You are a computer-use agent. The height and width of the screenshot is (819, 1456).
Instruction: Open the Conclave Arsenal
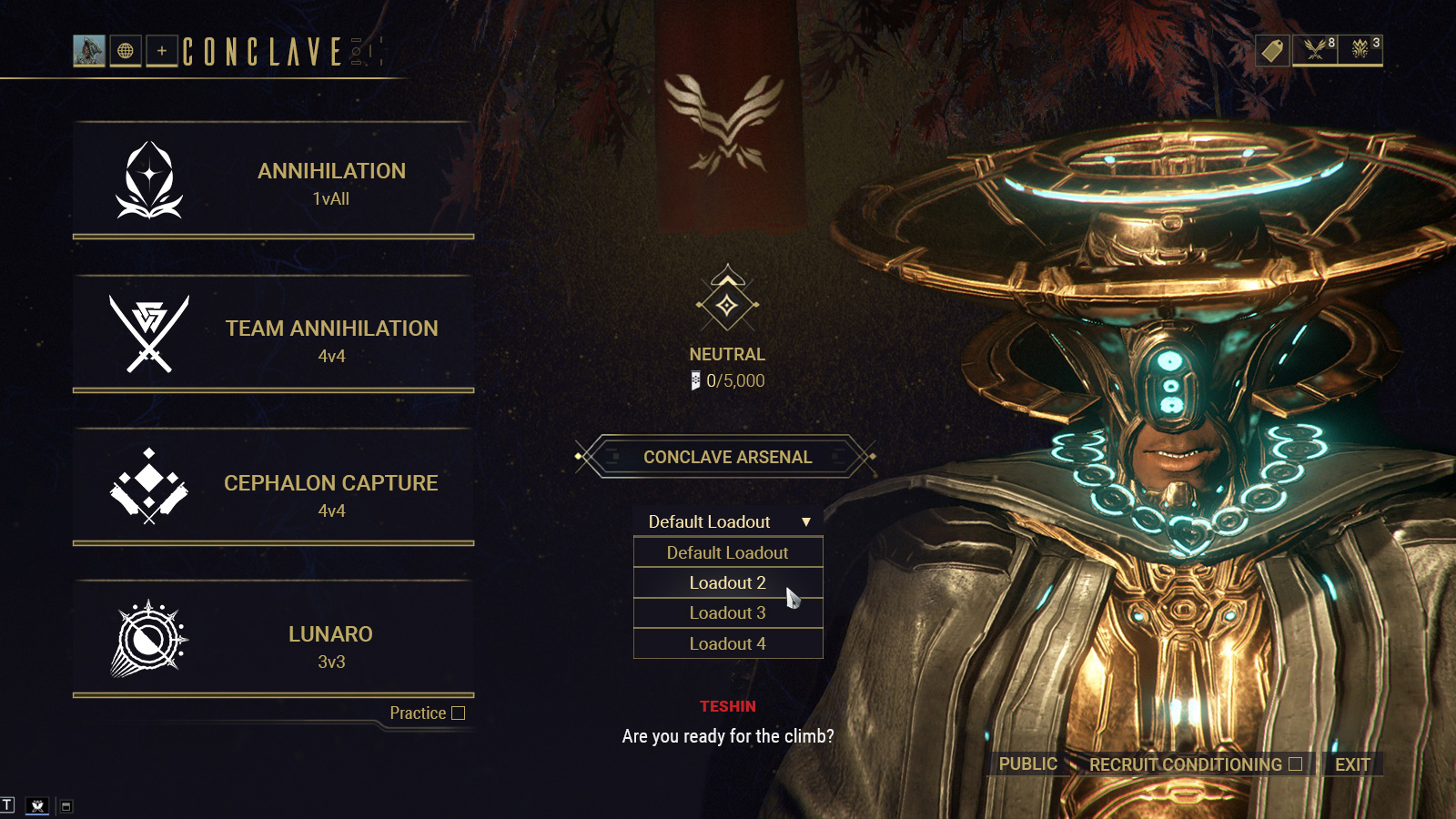point(727,457)
